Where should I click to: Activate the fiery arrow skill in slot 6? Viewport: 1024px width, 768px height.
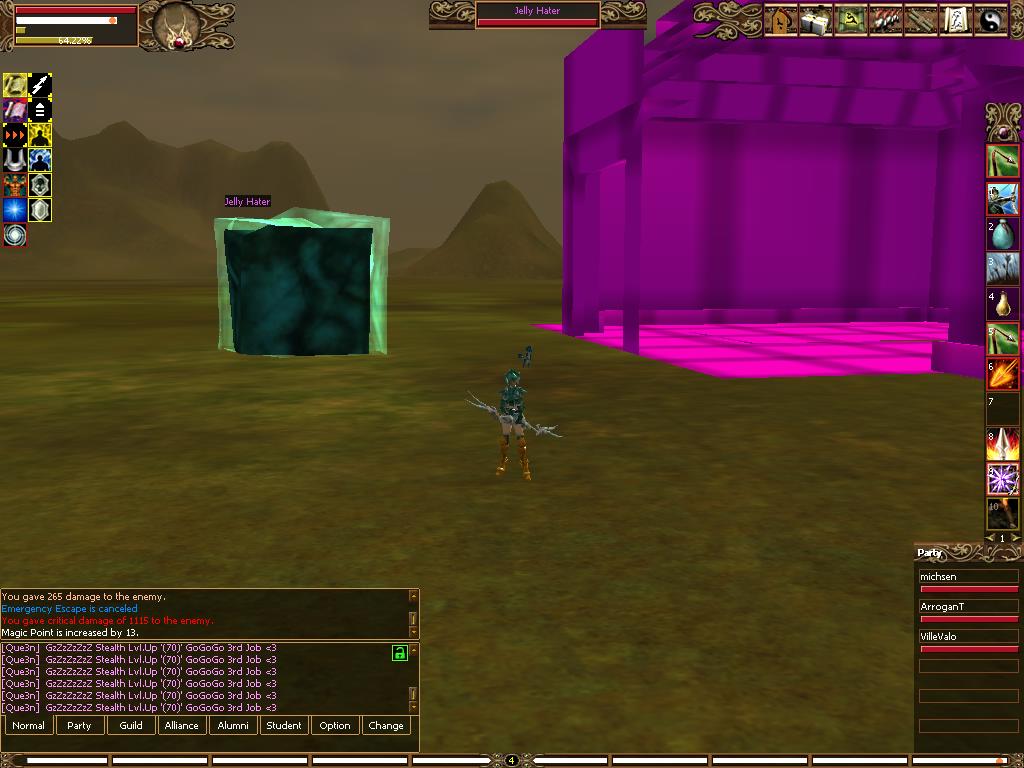[1003, 373]
